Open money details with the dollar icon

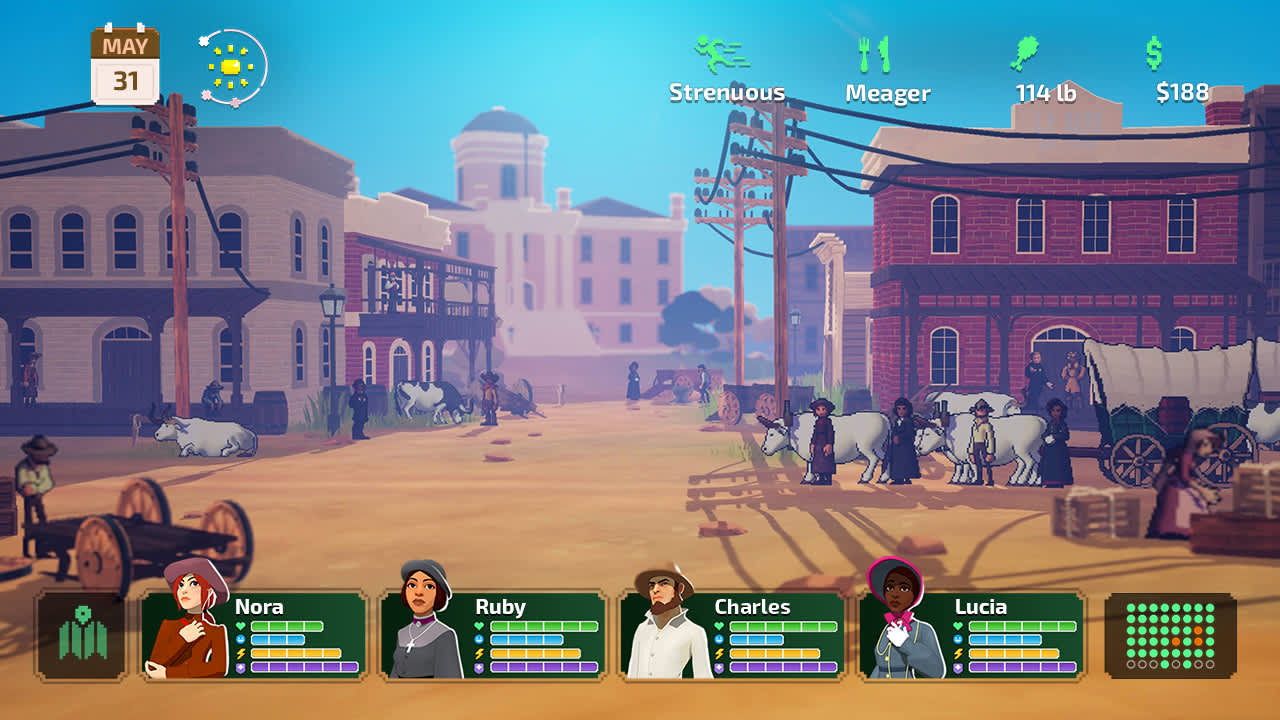pos(1157,53)
